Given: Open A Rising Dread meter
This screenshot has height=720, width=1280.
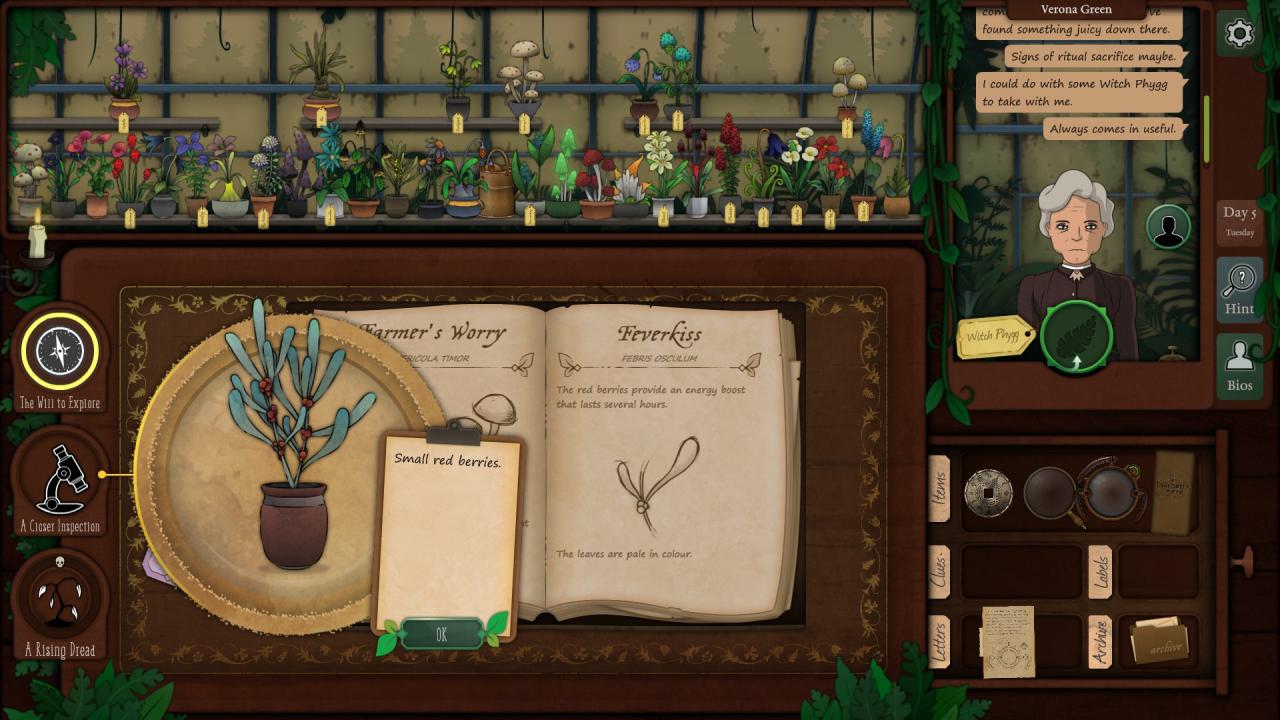Looking at the screenshot, I should pos(60,596).
